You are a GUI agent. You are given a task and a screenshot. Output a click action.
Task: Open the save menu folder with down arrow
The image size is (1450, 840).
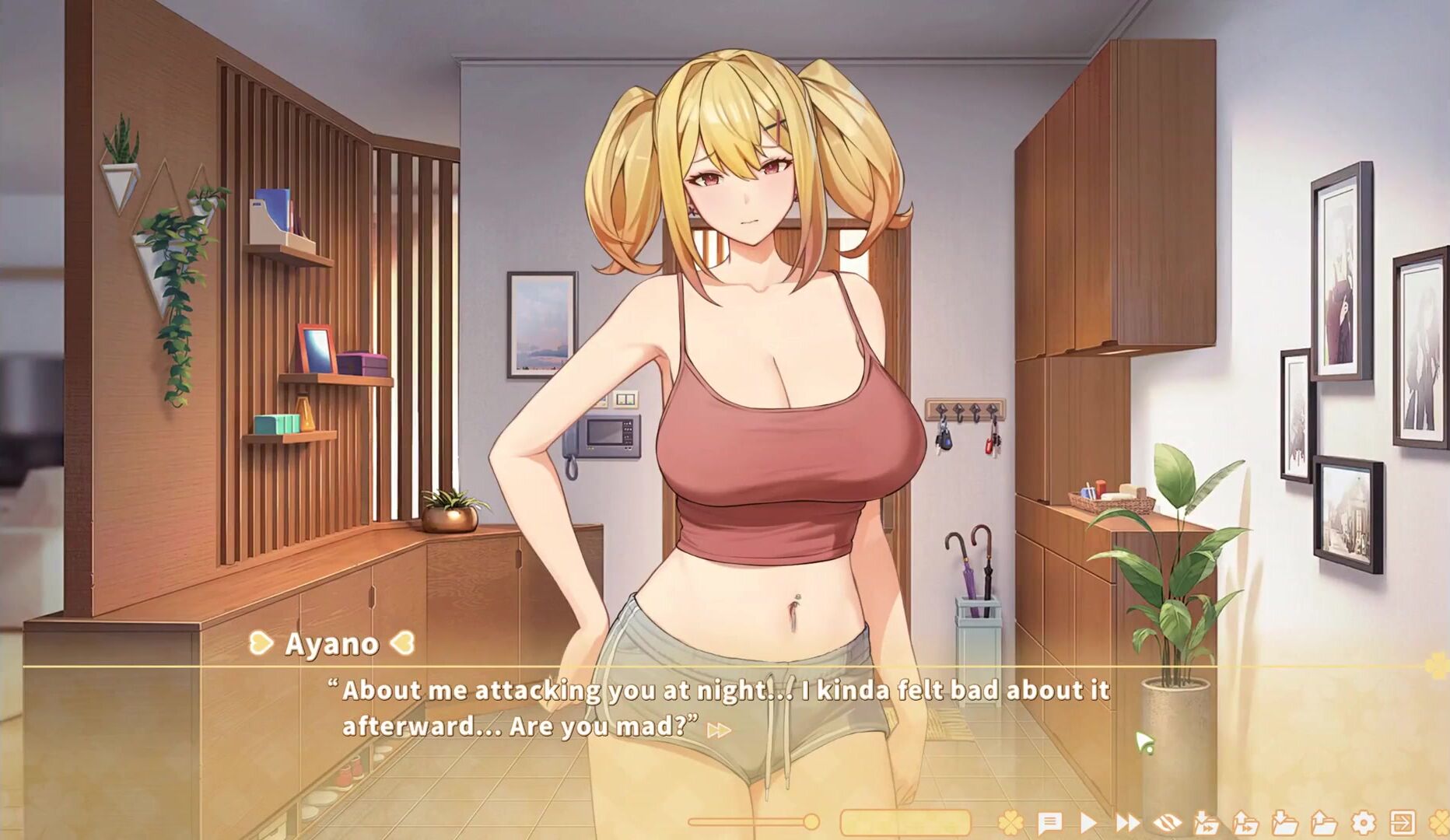[x=1284, y=822]
